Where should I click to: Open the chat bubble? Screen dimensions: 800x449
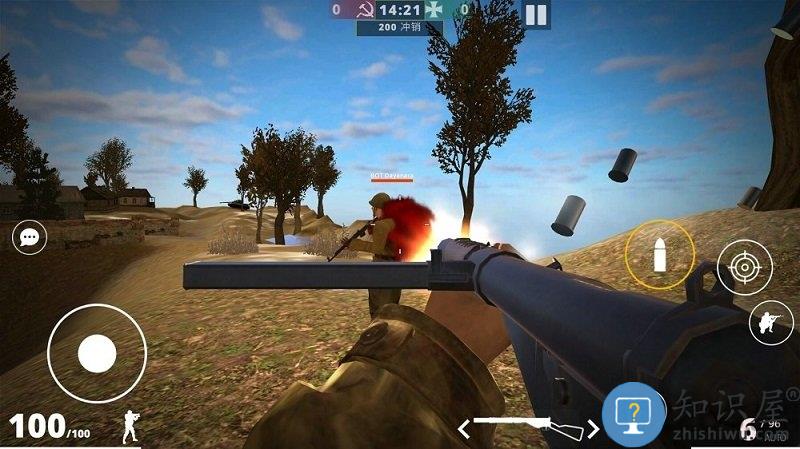[30, 237]
